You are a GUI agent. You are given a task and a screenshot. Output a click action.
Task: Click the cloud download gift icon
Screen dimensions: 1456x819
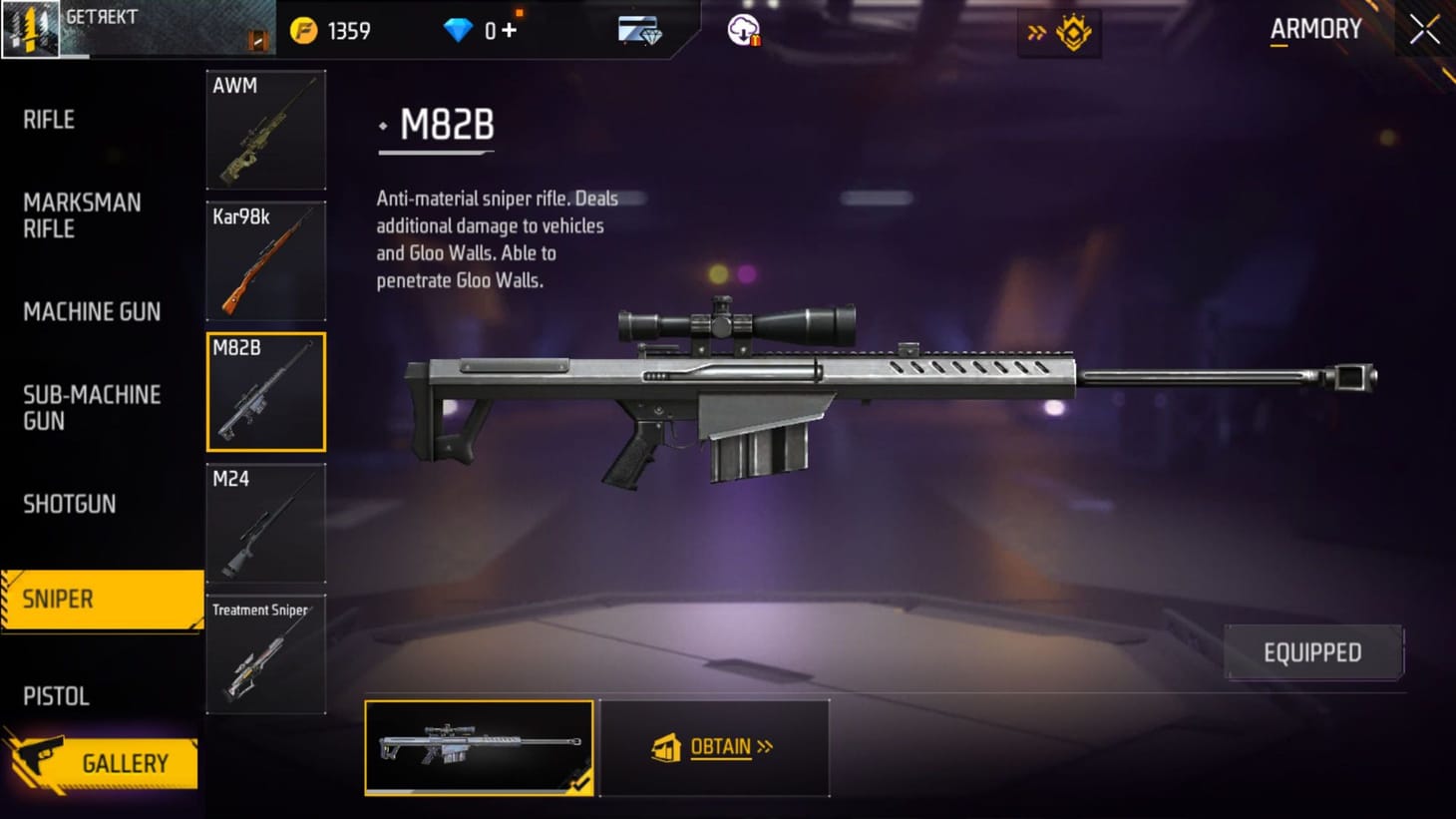(x=743, y=30)
